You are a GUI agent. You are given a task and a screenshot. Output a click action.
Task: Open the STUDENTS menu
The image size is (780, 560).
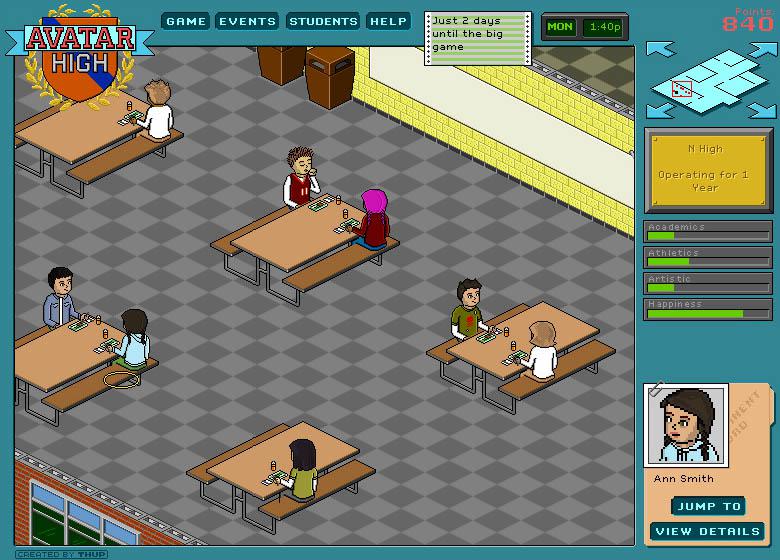point(323,21)
